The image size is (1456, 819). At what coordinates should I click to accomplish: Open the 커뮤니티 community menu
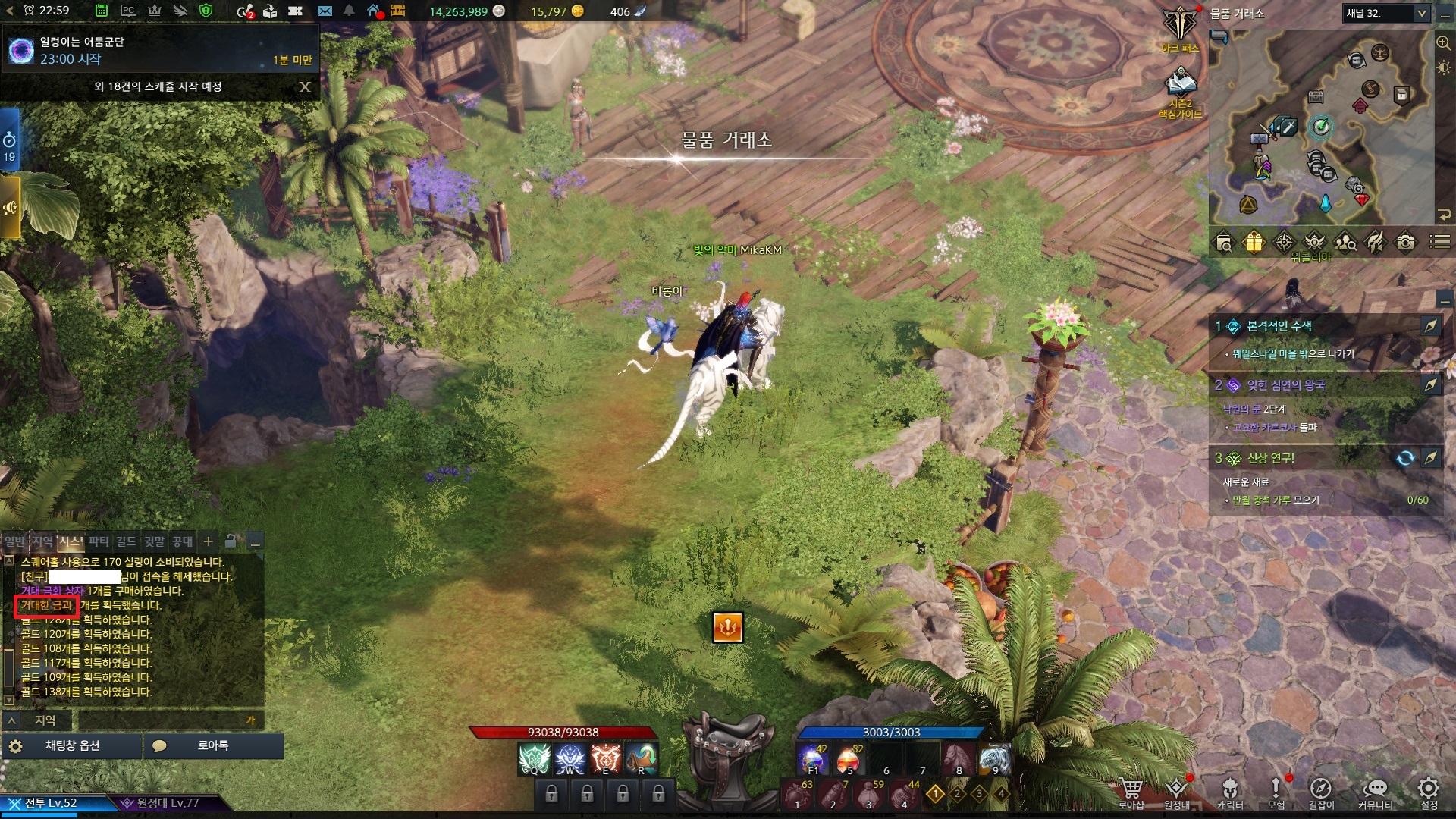coord(1374,792)
